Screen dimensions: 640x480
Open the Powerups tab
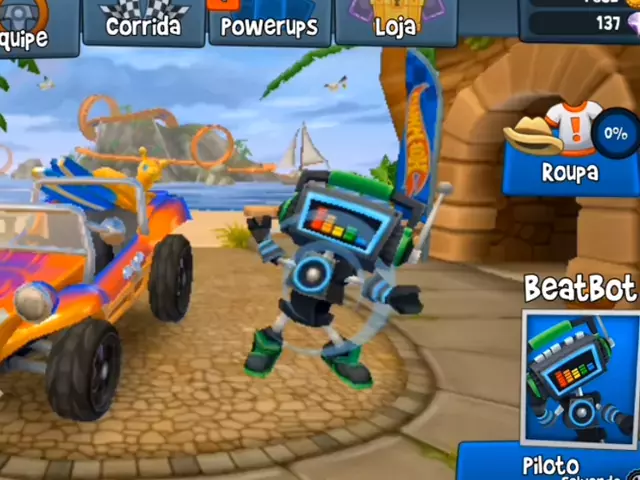pos(269,23)
